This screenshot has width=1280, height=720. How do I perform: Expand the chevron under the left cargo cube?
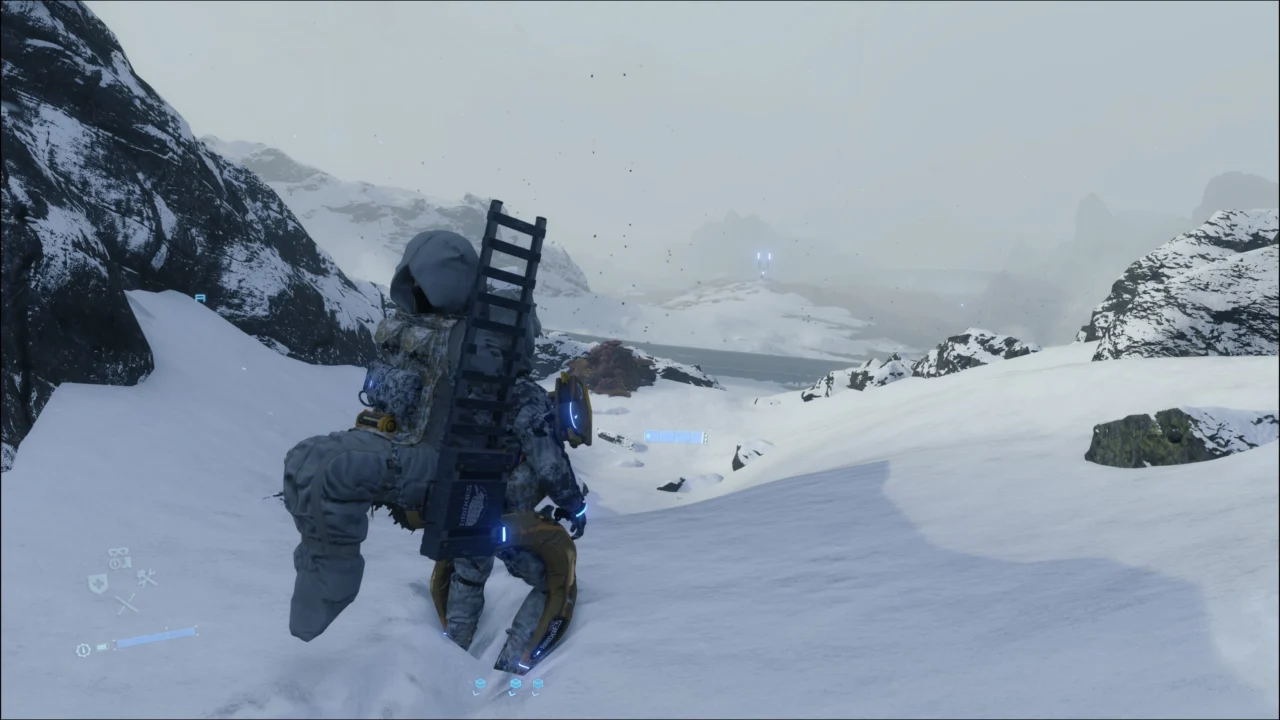point(476,694)
